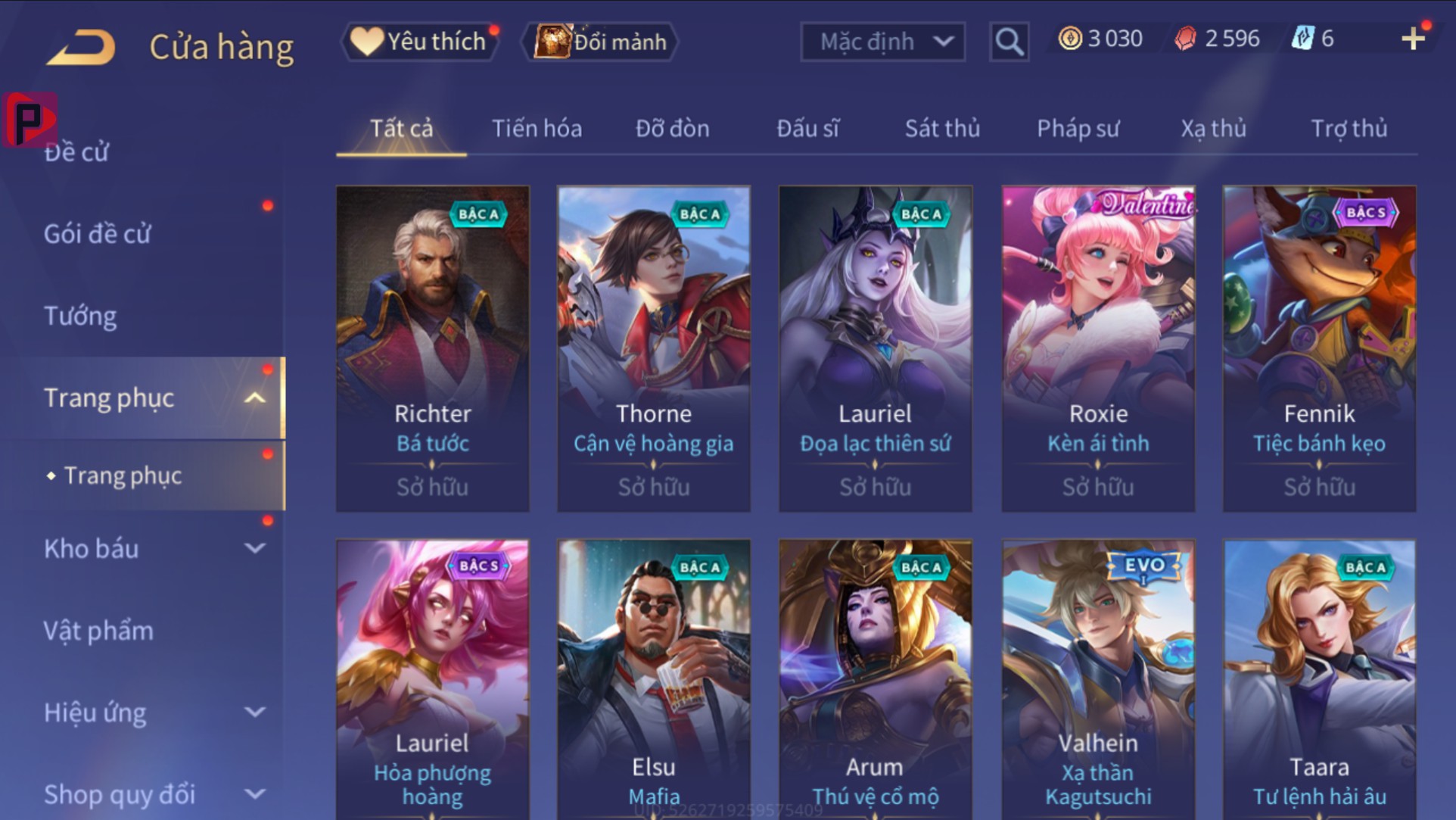Switch to the Tiến hóa tab
1456x820 pixels.
(x=537, y=129)
